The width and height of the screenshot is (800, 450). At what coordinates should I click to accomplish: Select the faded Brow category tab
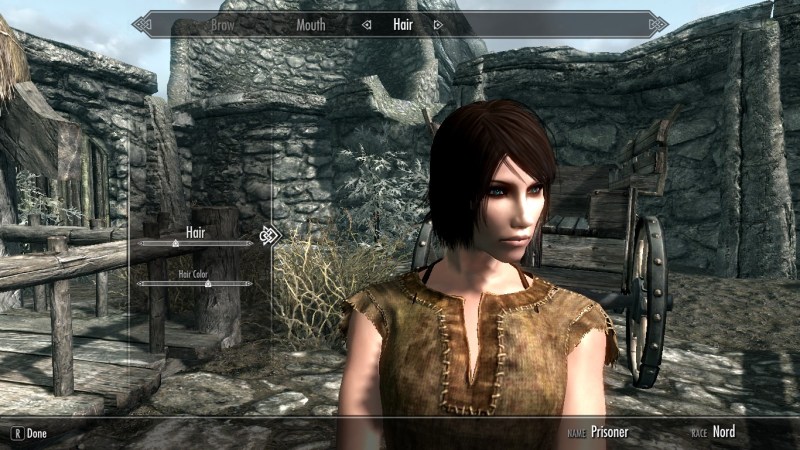[x=223, y=24]
